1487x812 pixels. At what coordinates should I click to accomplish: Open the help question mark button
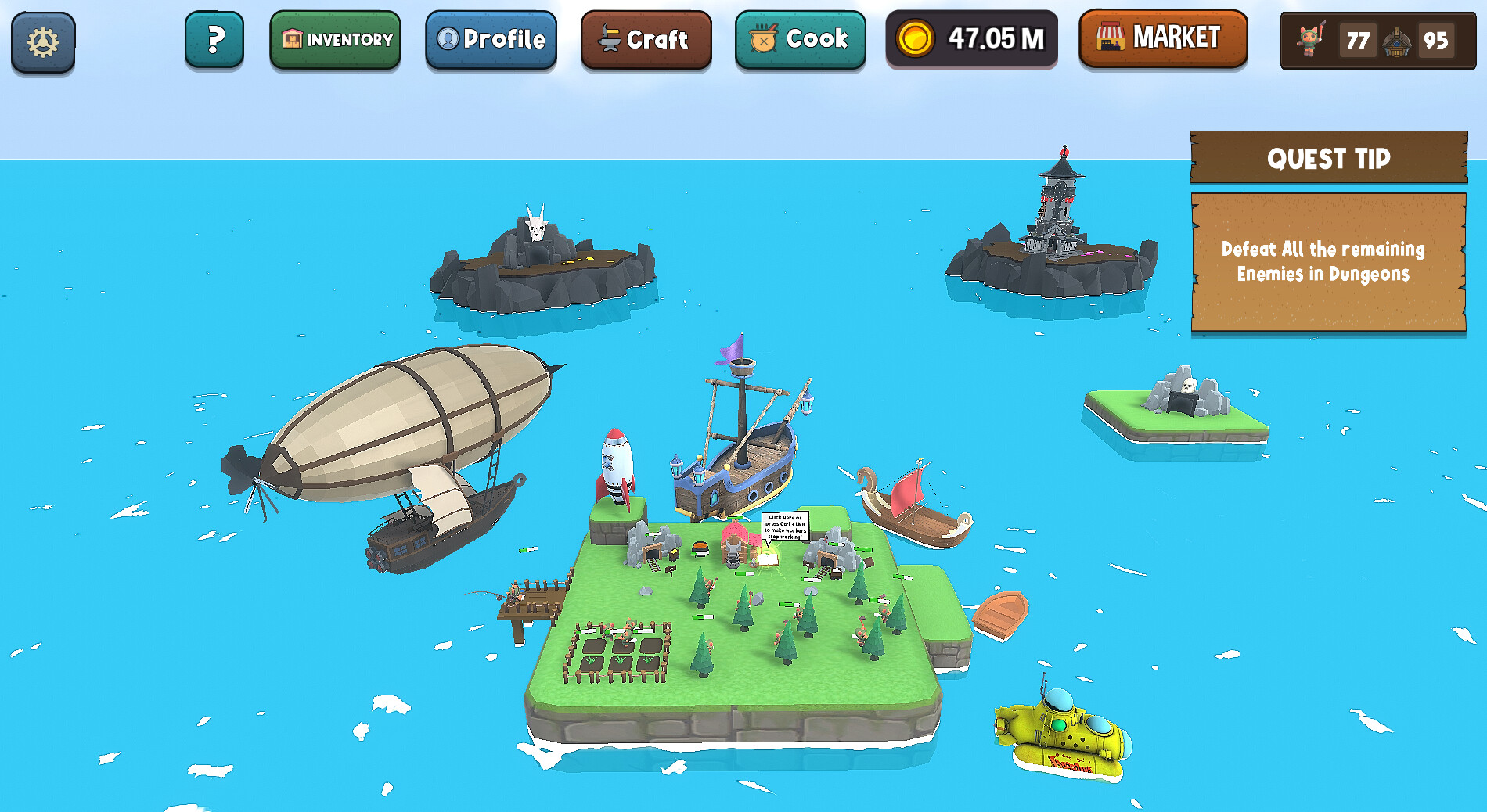tap(214, 38)
